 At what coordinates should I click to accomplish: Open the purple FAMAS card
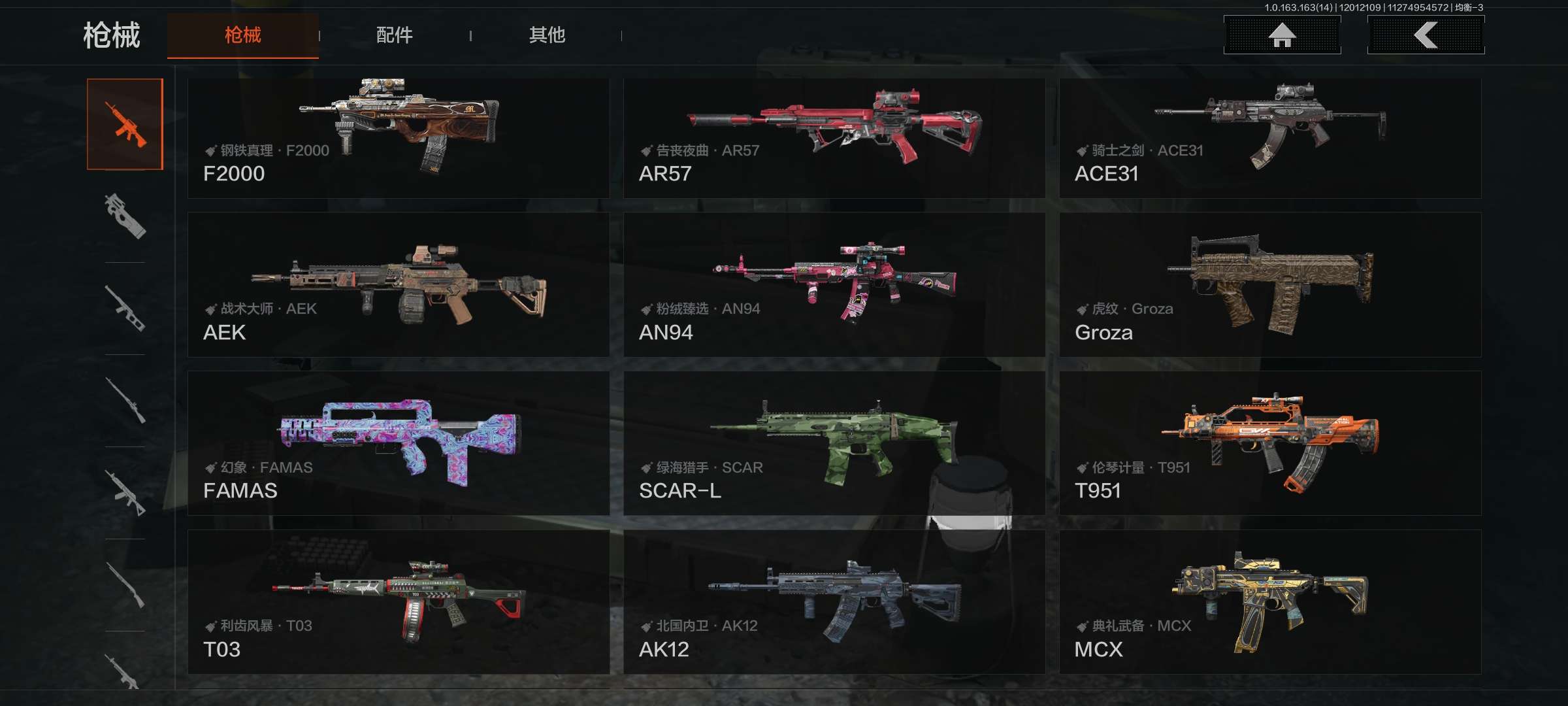[398, 443]
